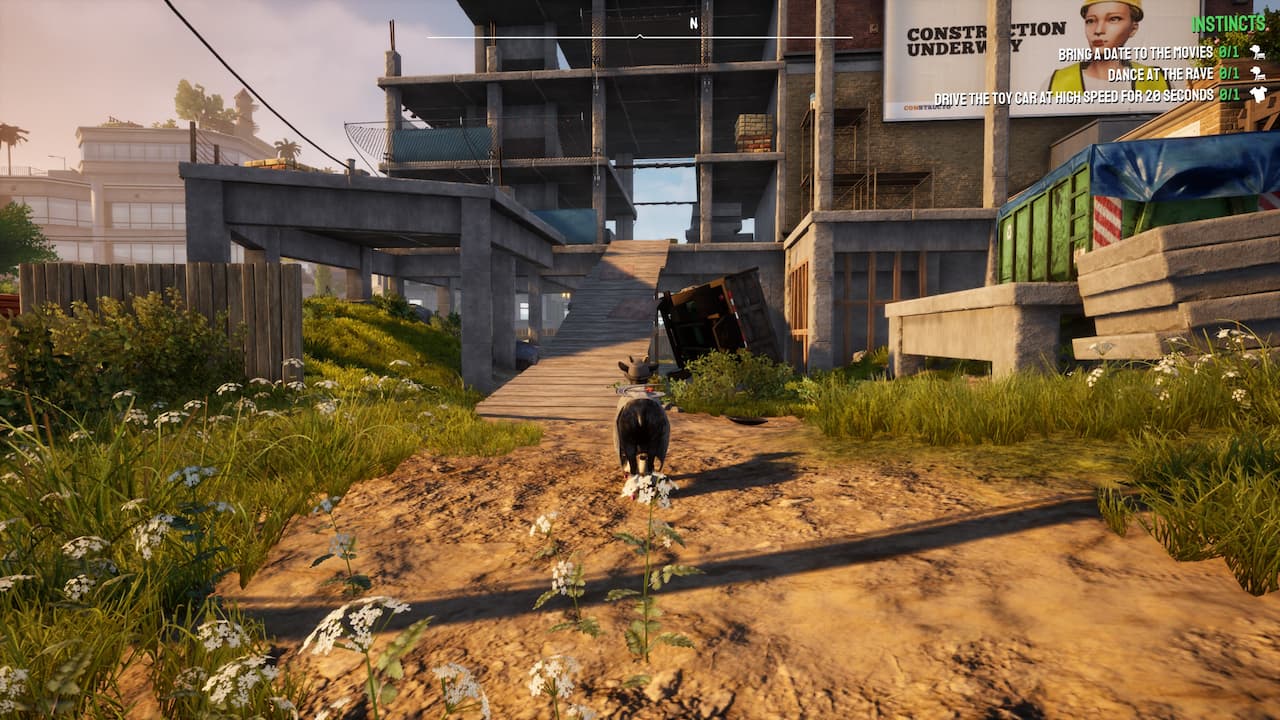Click the 'Bring a date to the movies' objective text
This screenshot has width=1280, height=720.
click(1134, 52)
